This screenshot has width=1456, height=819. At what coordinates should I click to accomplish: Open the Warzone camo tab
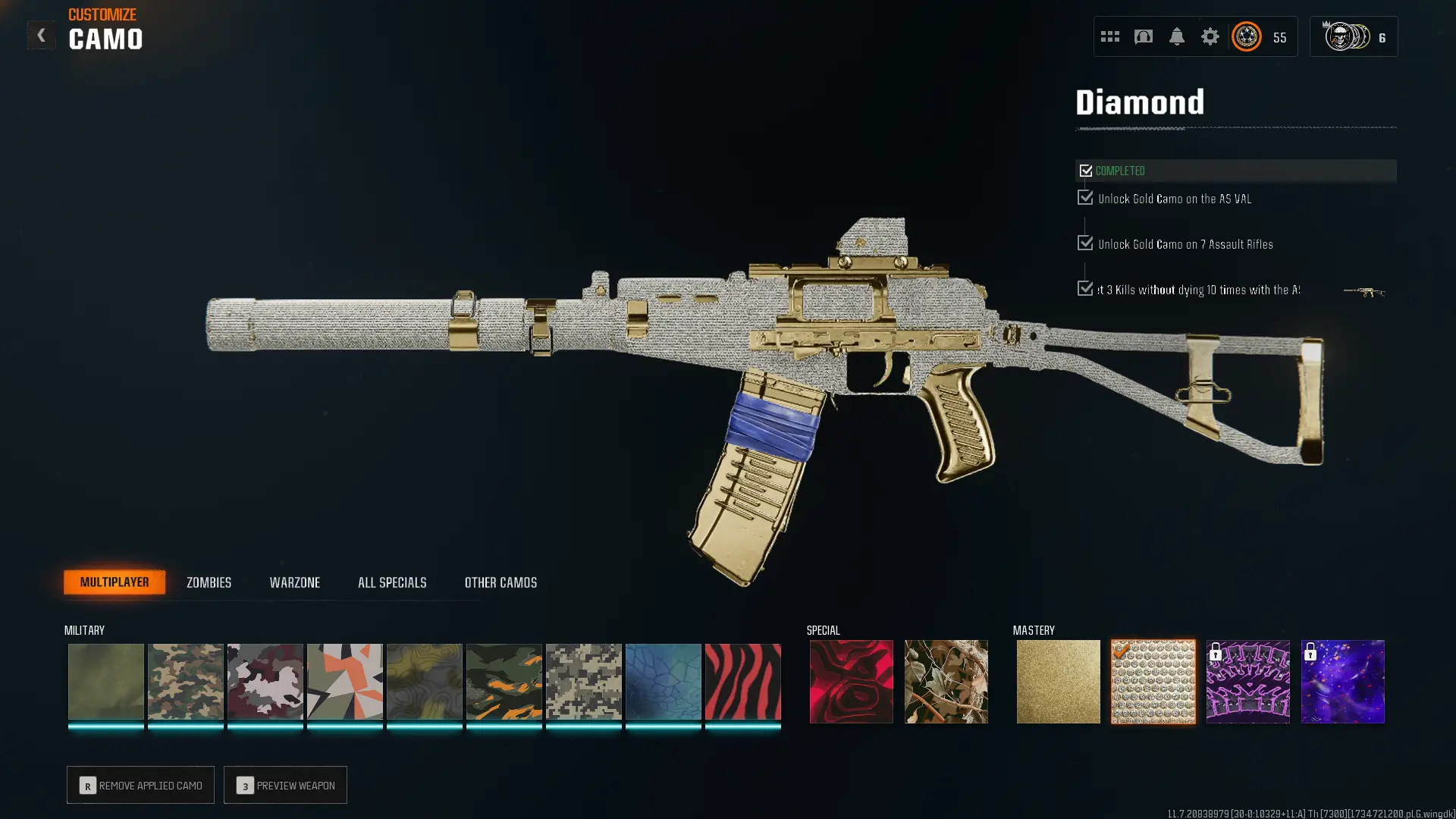(294, 582)
